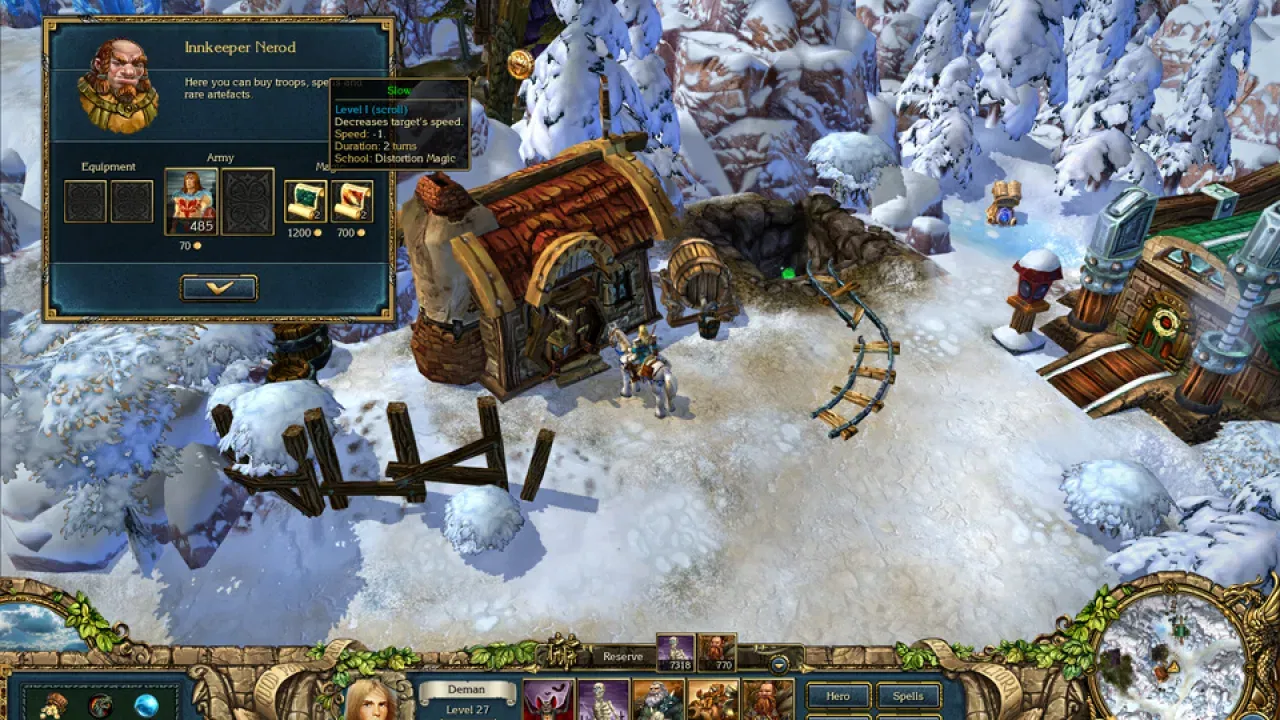Select the barbarian troop for sale

(x=190, y=201)
